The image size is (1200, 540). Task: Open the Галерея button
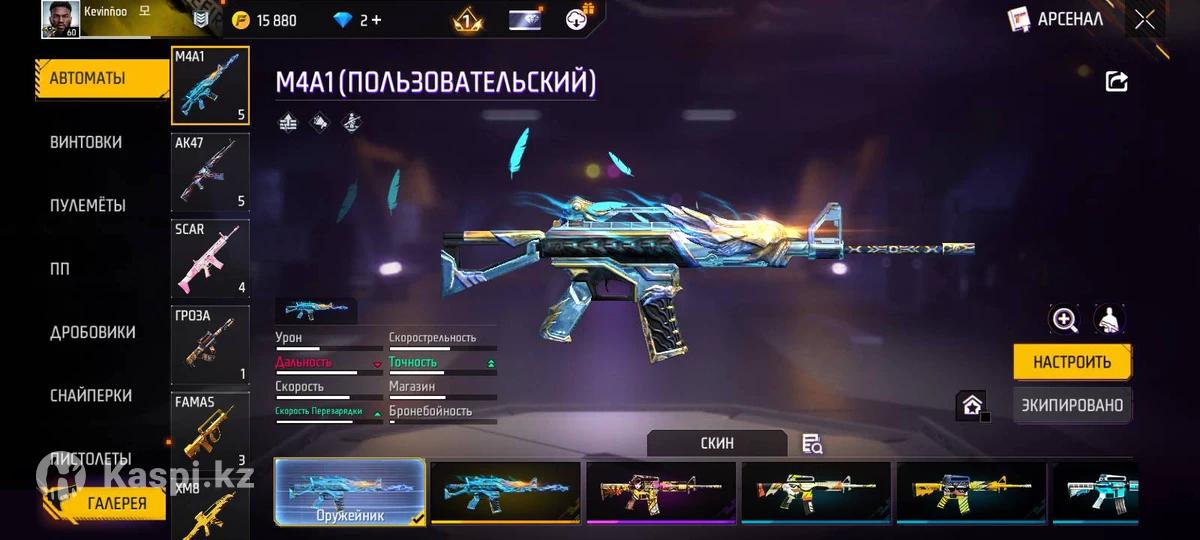pos(116,503)
